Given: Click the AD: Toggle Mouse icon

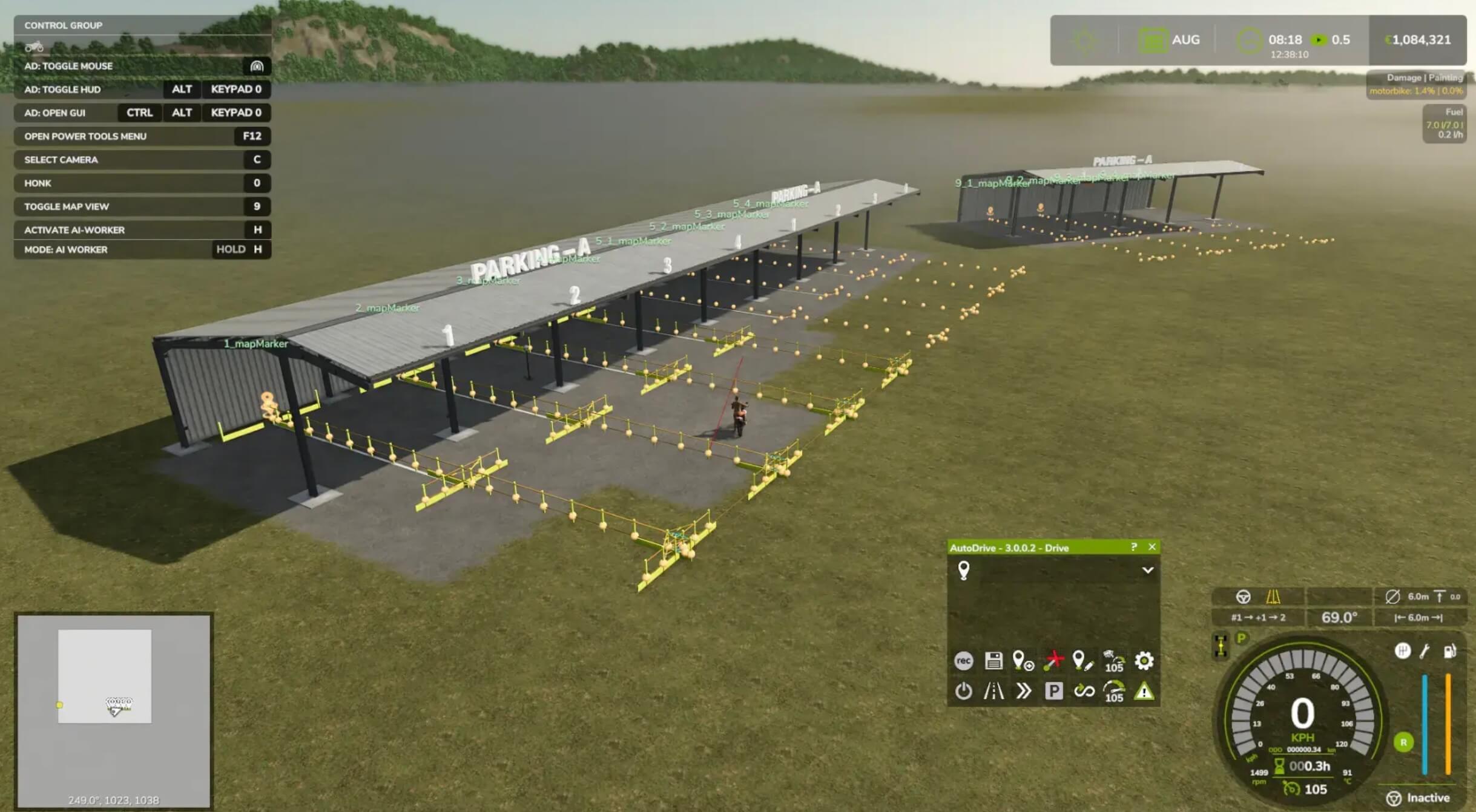Looking at the screenshot, I should pyautogui.click(x=257, y=66).
